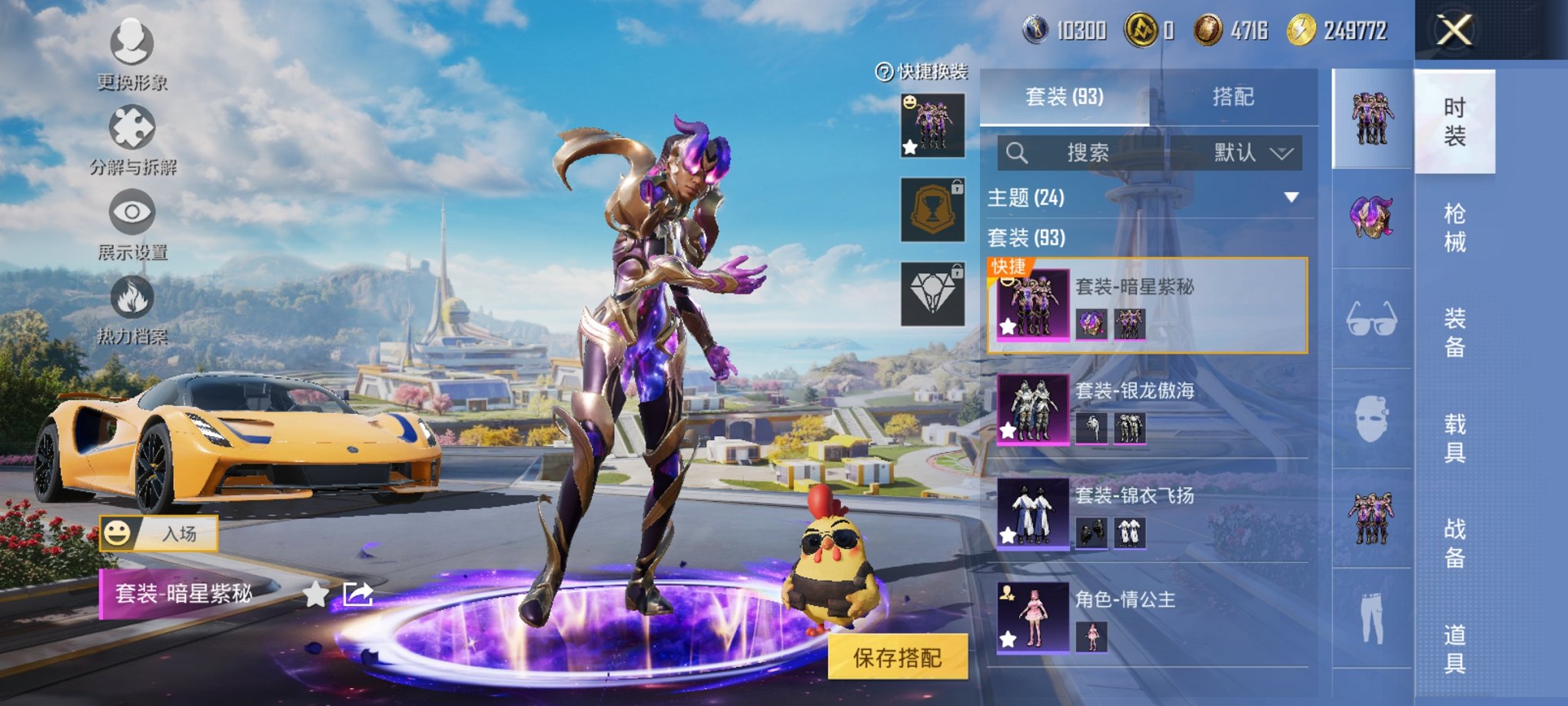
Task: Save outfit with 保存搭配 button
Action: click(x=897, y=658)
